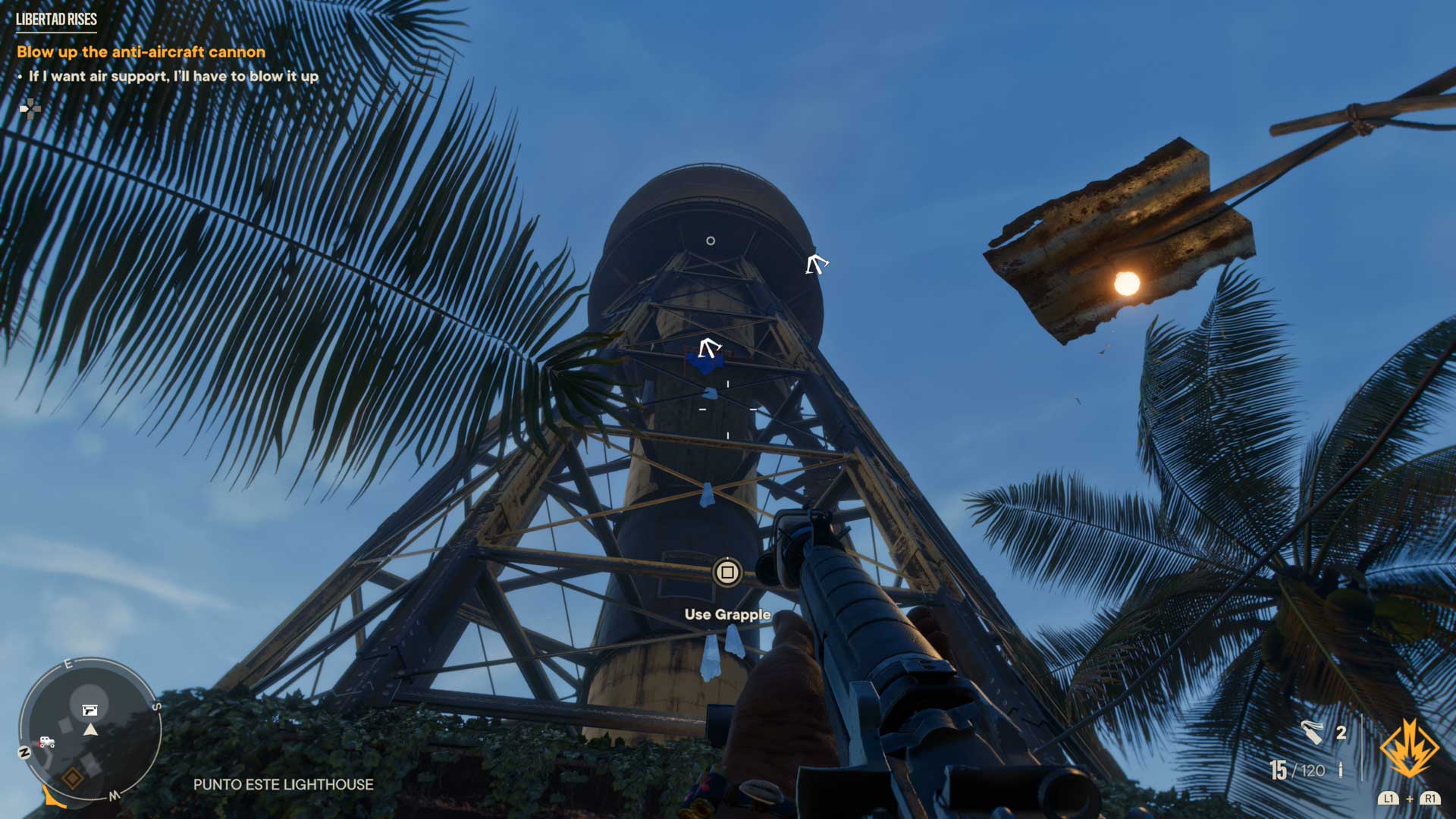Select the orange diamond objective marker on minimap
The height and width of the screenshot is (819, 1456).
click(x=73, y=778)
